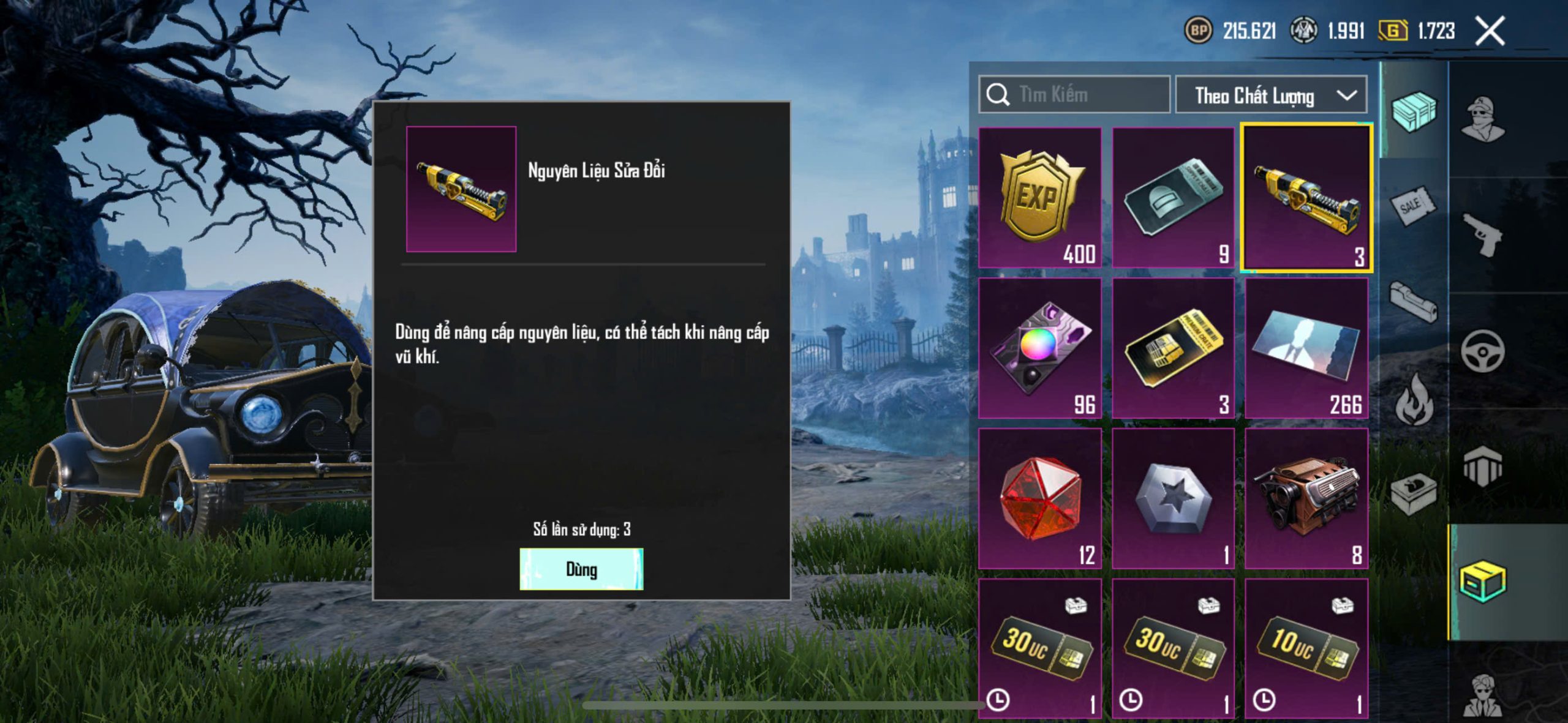The image size is (1568, 723).
Task: Open the steering wheel vehicles tab
Action: (1482, 351)
